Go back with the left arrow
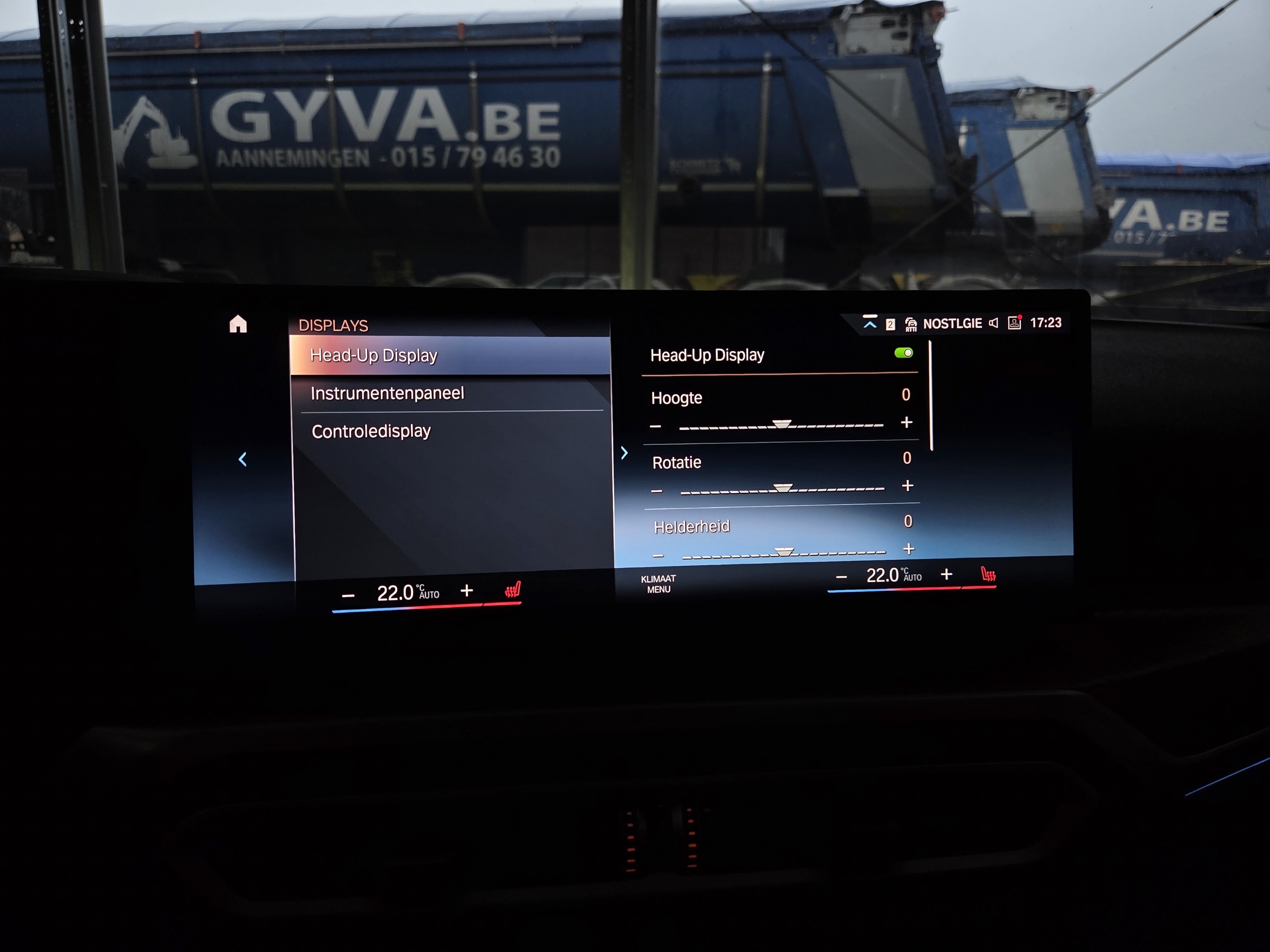The image size is (1270, 952). [243, 459]
